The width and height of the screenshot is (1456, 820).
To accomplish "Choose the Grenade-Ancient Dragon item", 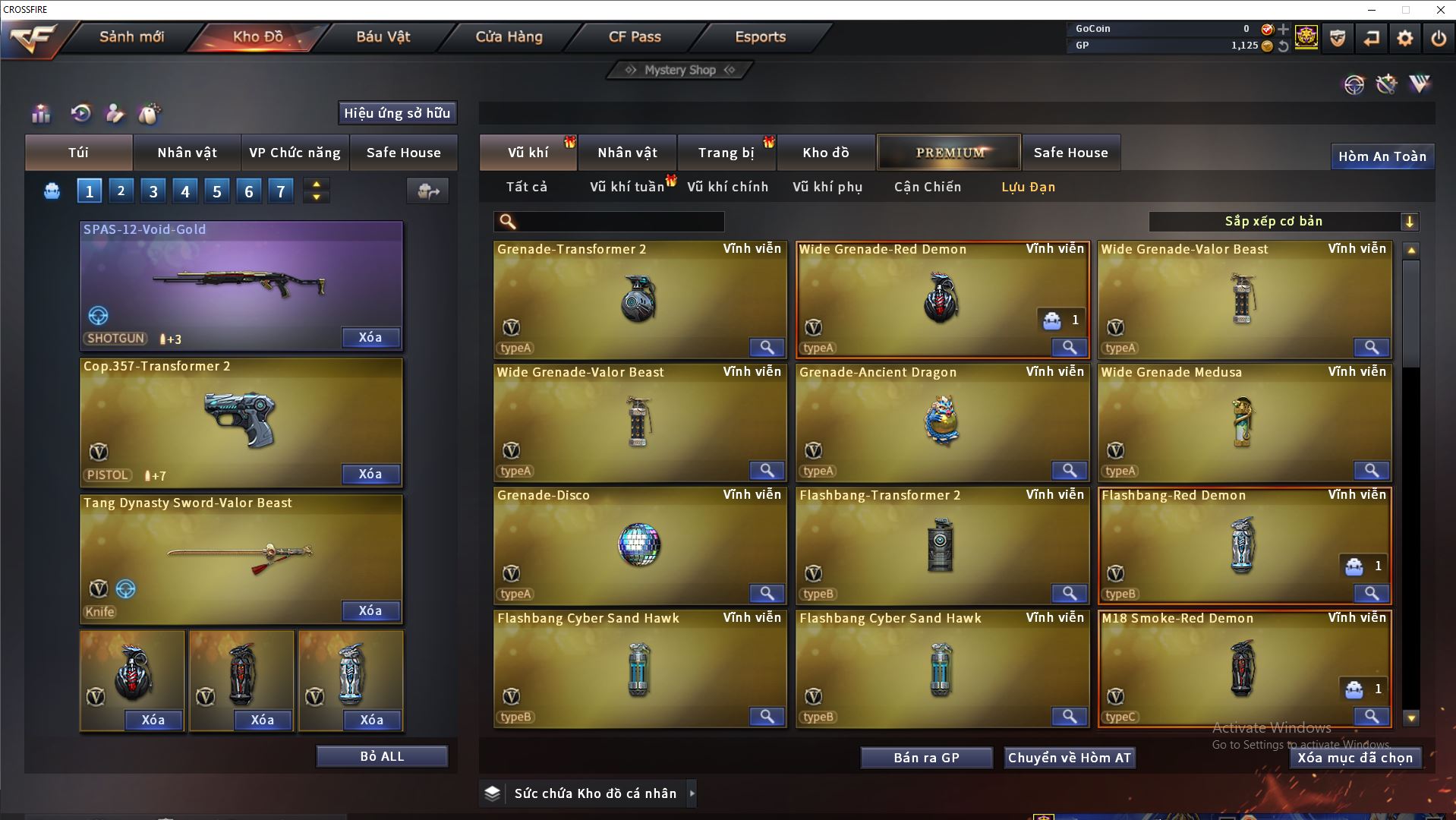I will click(941, 422).
